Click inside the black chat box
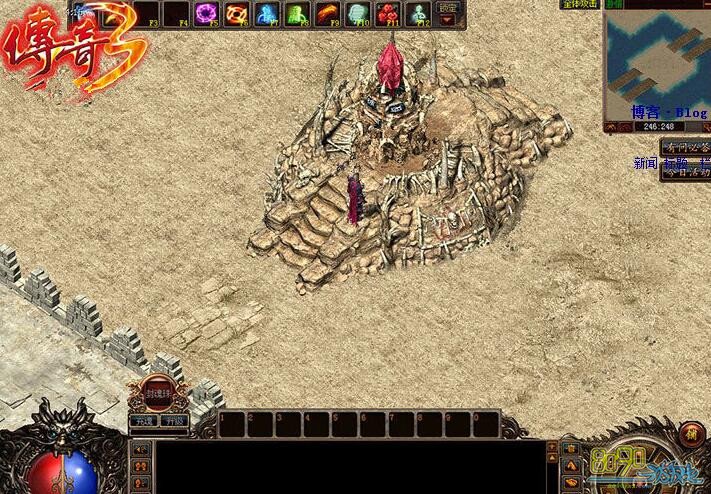This screenshot has height=494, width=711. pyautogui.click(x=350, y=466)
